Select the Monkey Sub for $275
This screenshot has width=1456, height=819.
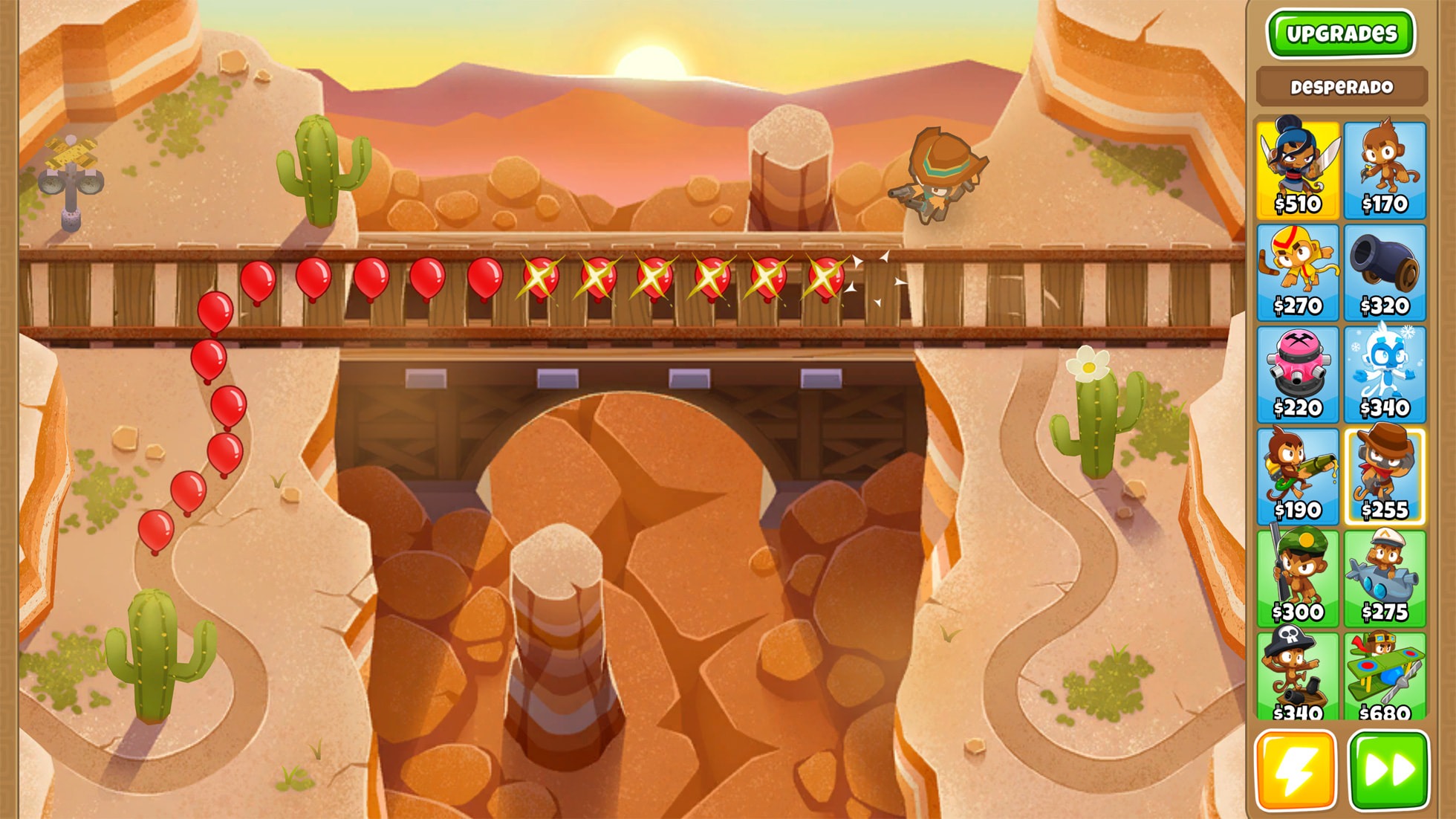1385,577
